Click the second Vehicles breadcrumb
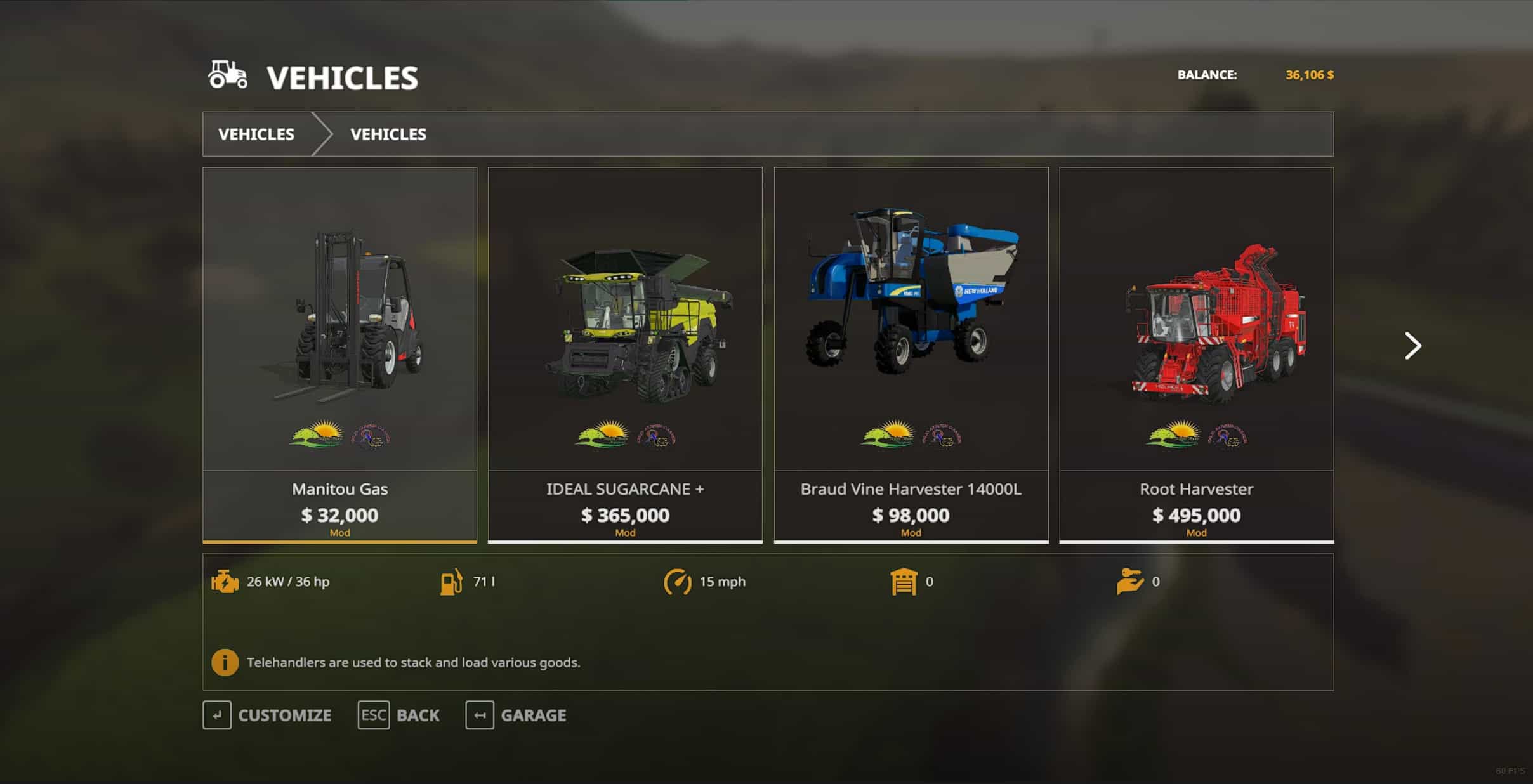Screen dimensions: 1533x784 click(x=388, y=134)
